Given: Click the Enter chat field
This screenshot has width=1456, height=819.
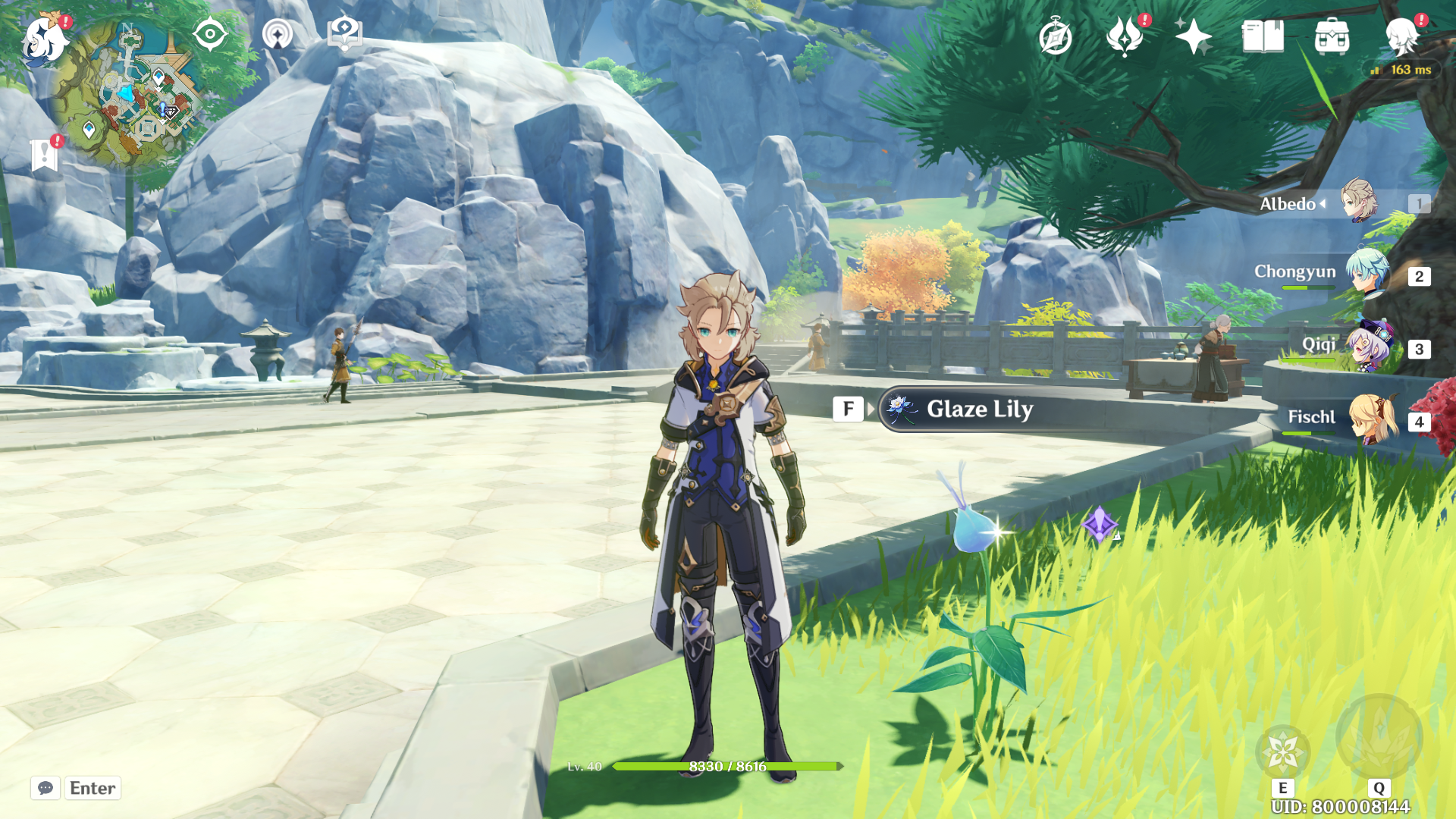Looking at the screenshot, I should (93, 788).
